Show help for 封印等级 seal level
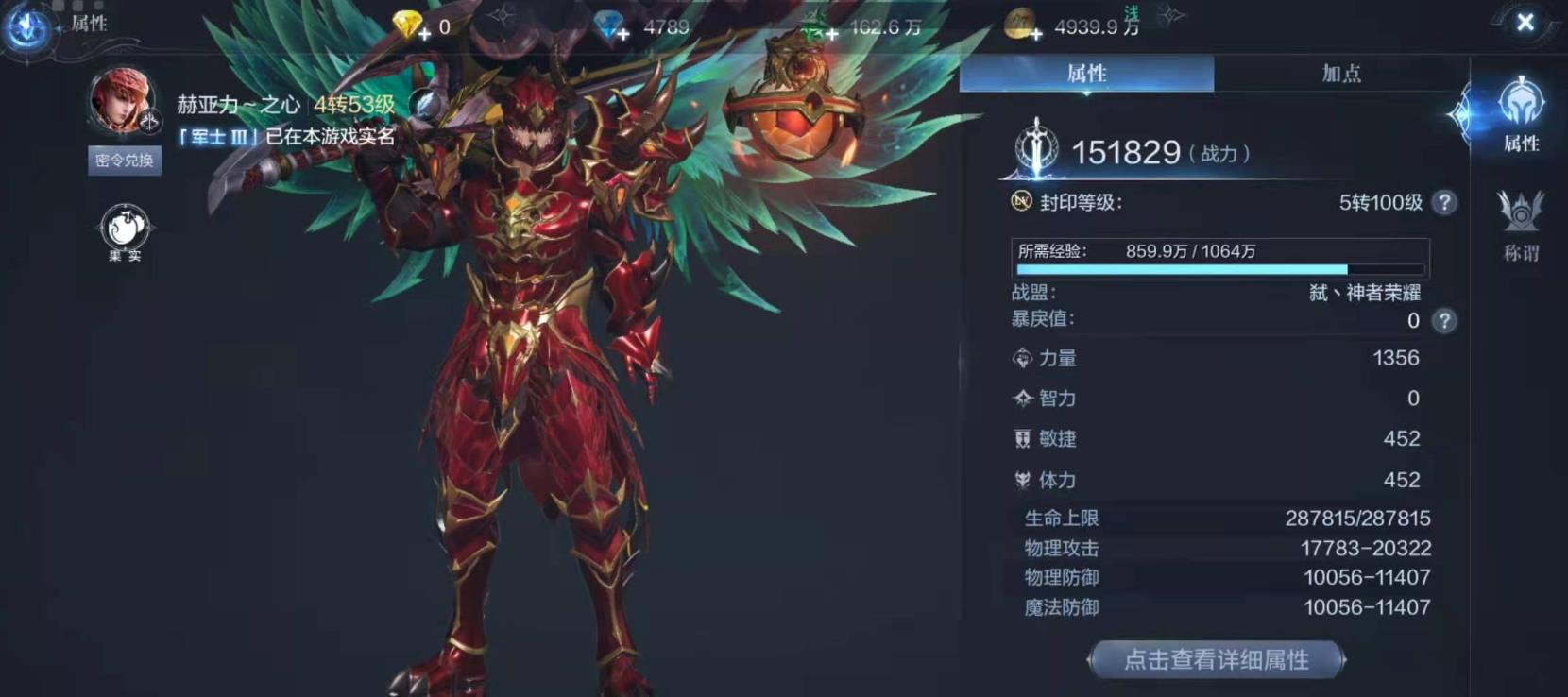The width and height of the screenshot is (1568, 697). (x=1443, y=202)
